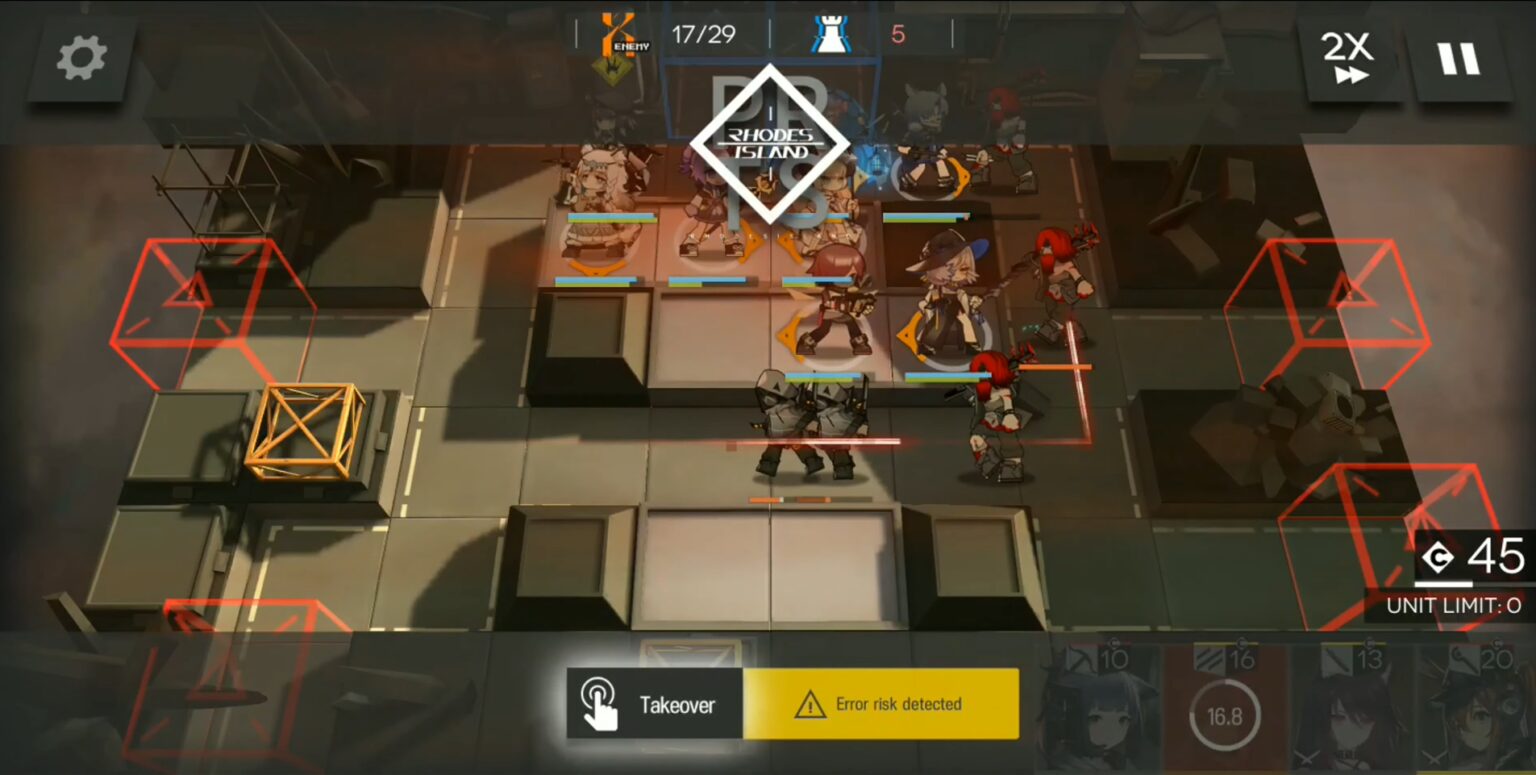The width and height of the screenshot is (1536, 775).
Task: Toggle the 2X game speed control
Action: 1347,57
